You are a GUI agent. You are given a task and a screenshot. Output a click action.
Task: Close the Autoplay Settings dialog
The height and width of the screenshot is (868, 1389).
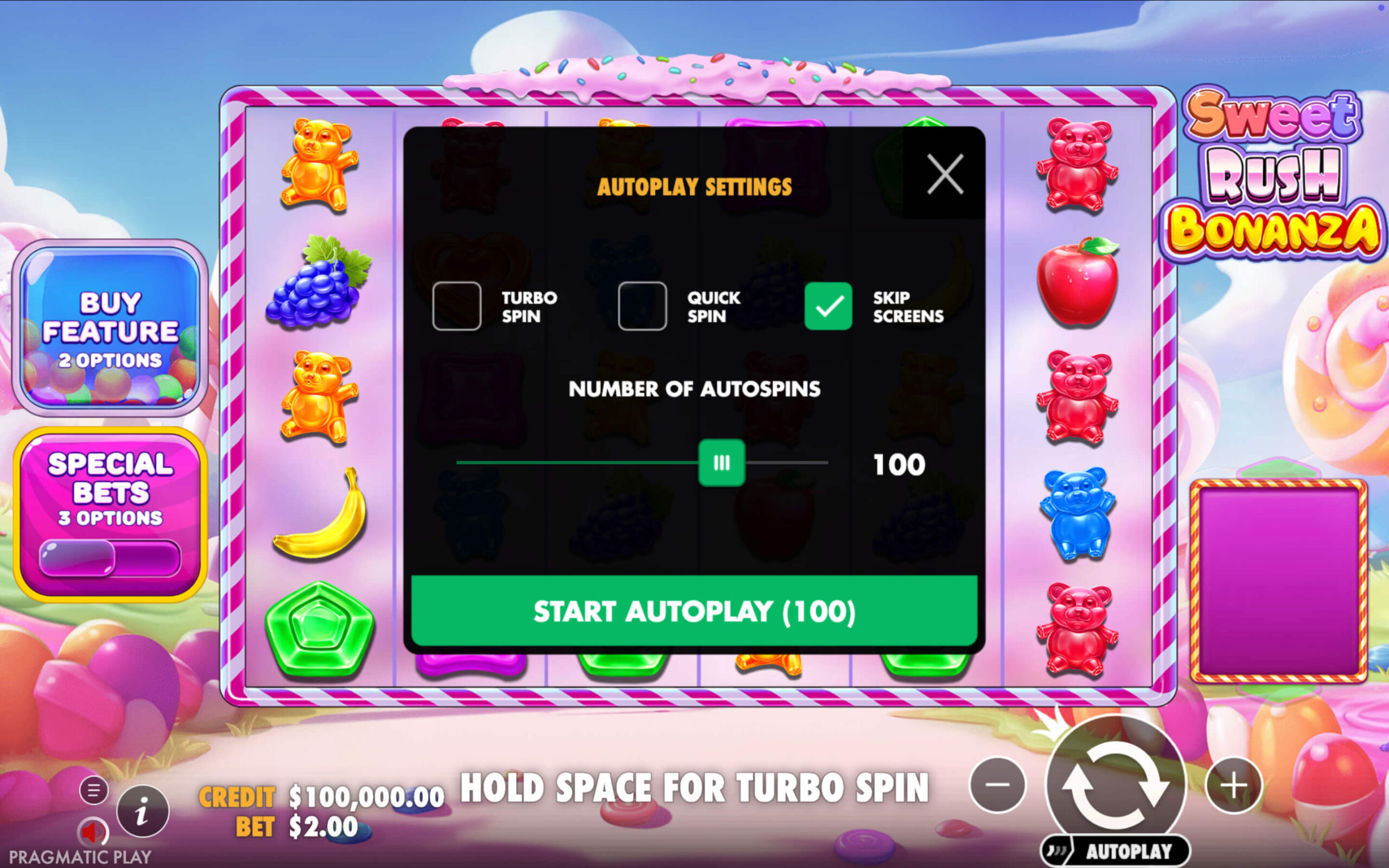pos(945,174)
